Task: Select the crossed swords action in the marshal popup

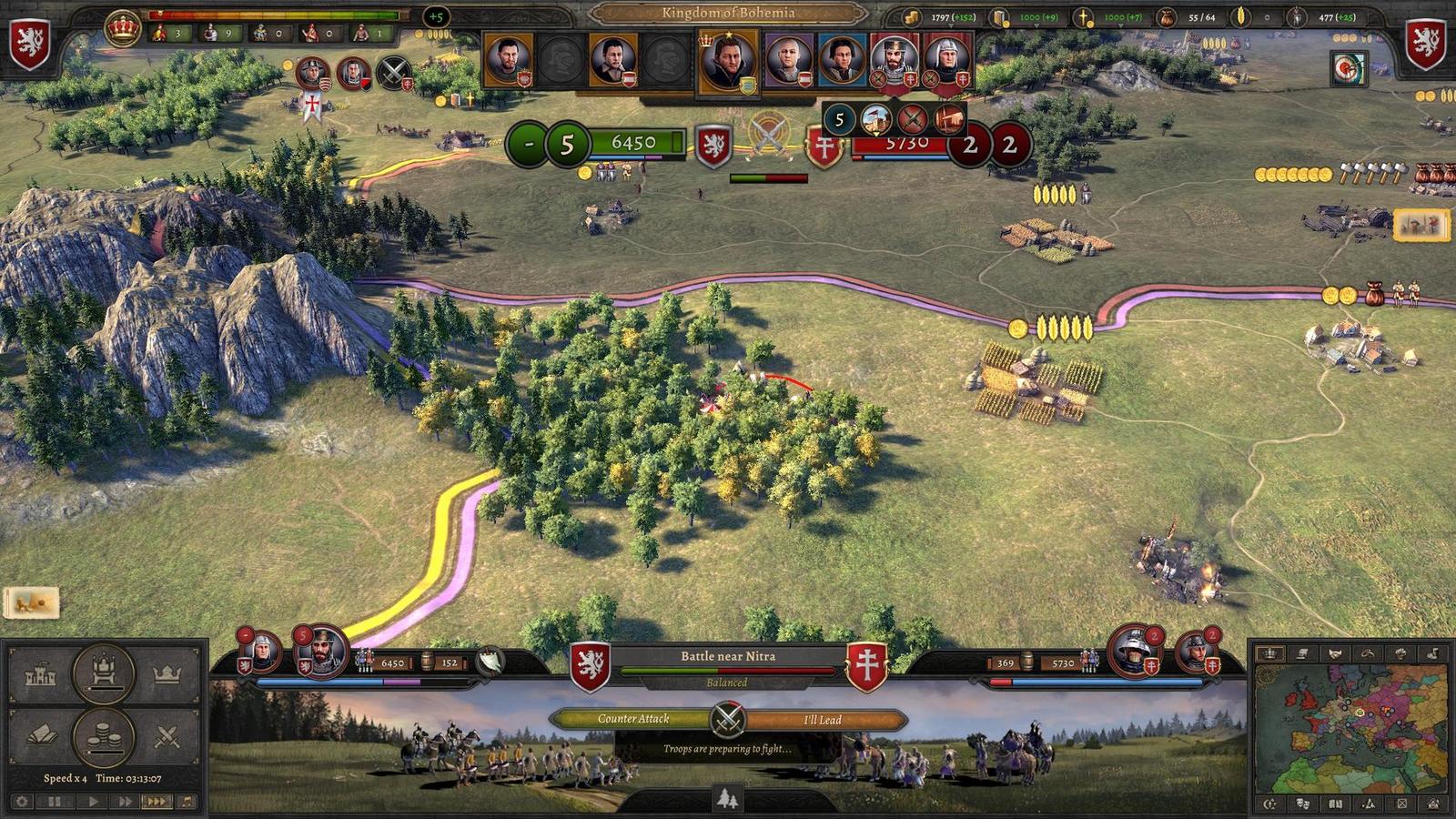Action: [912, 118]
